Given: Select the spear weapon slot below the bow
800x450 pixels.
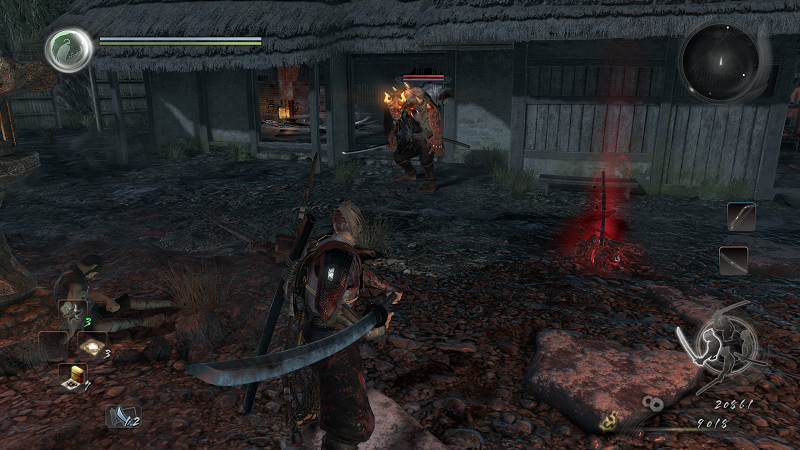Looking at the screenshot, I should (x=733, y=260).
